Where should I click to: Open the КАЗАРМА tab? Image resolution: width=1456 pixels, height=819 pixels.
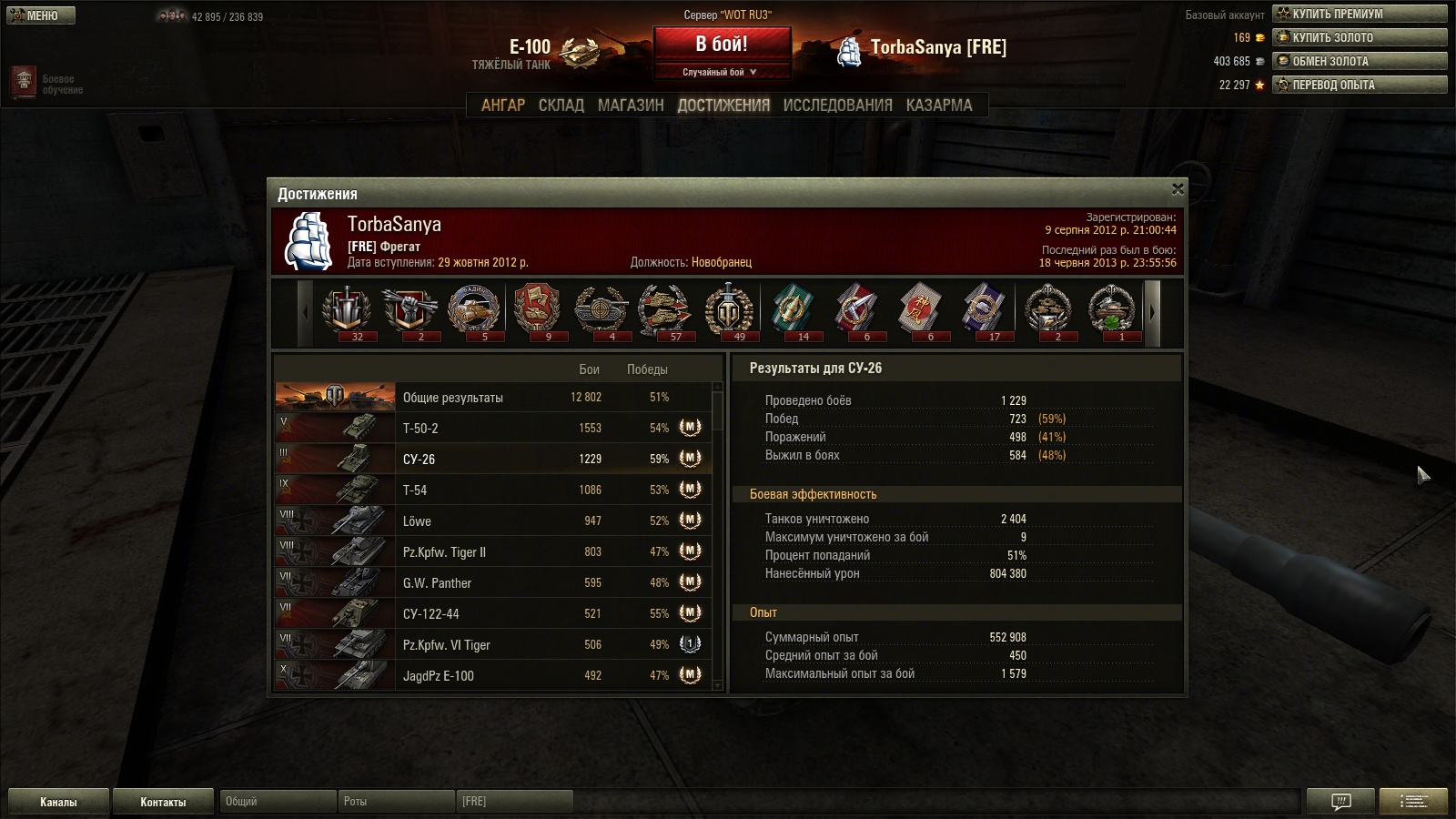(x=938, y=106)
